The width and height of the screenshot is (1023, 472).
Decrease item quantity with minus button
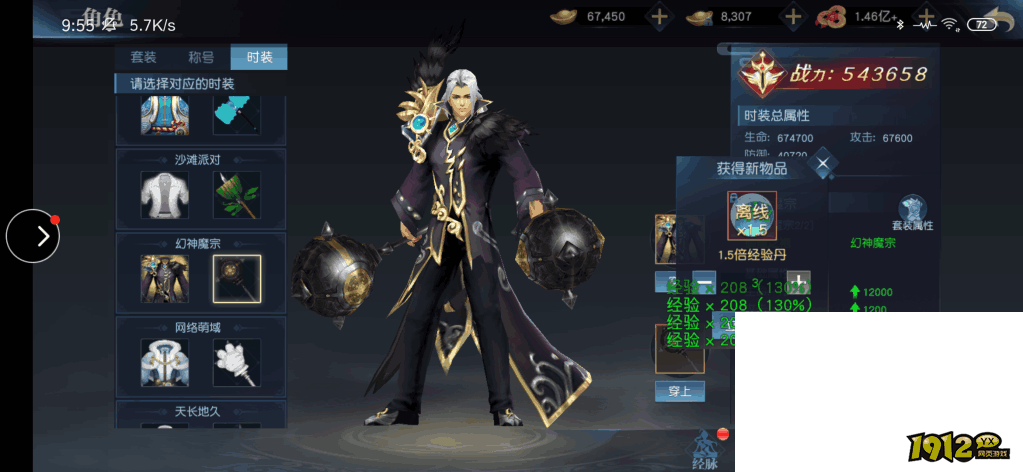coord(703,281)
